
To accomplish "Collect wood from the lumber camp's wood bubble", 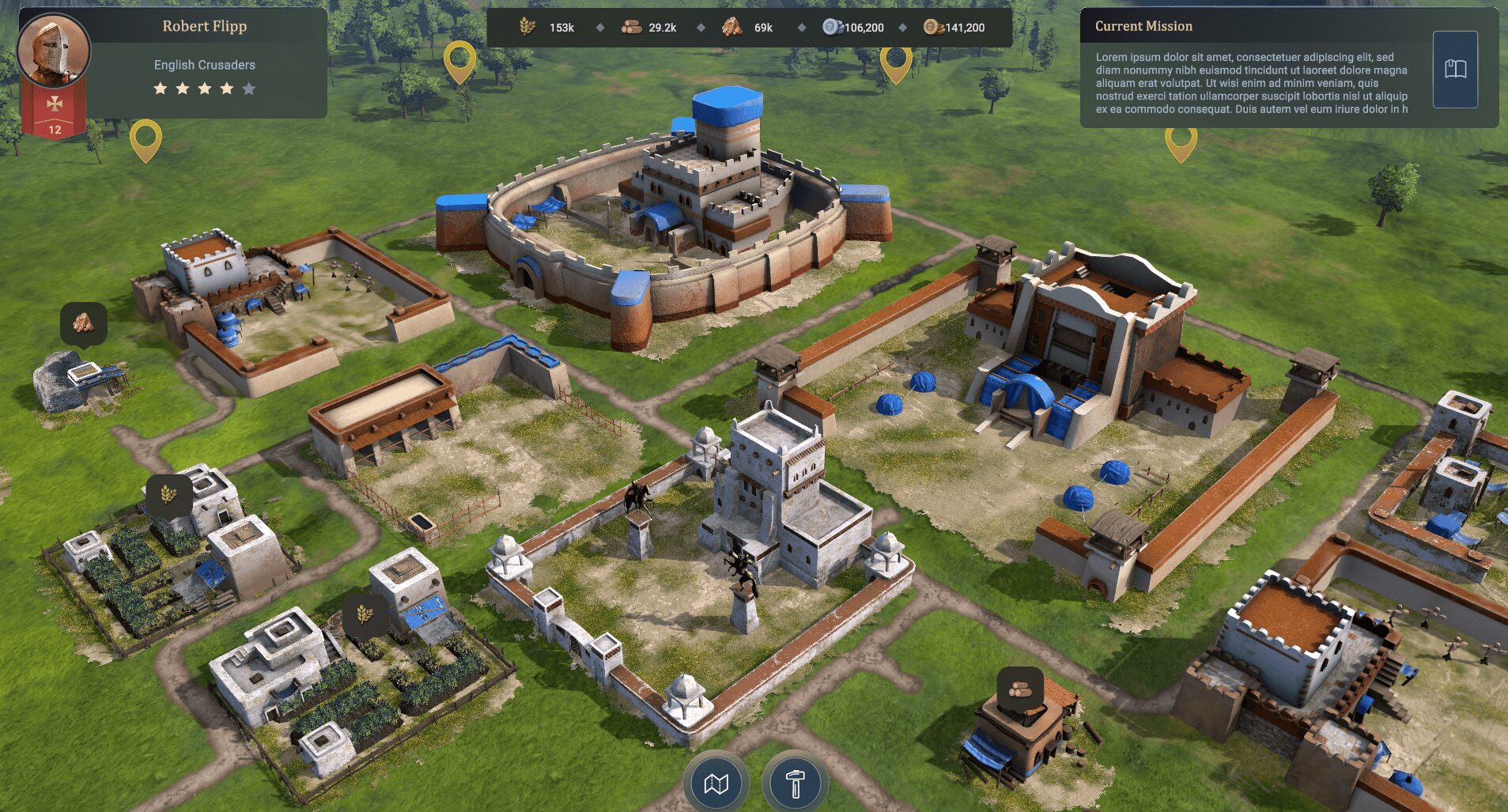I will [x=1020, y=689].
